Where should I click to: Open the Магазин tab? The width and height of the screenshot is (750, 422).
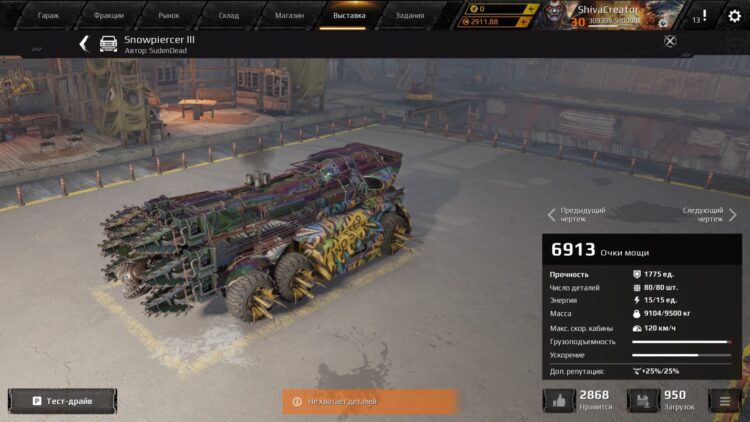289,16
